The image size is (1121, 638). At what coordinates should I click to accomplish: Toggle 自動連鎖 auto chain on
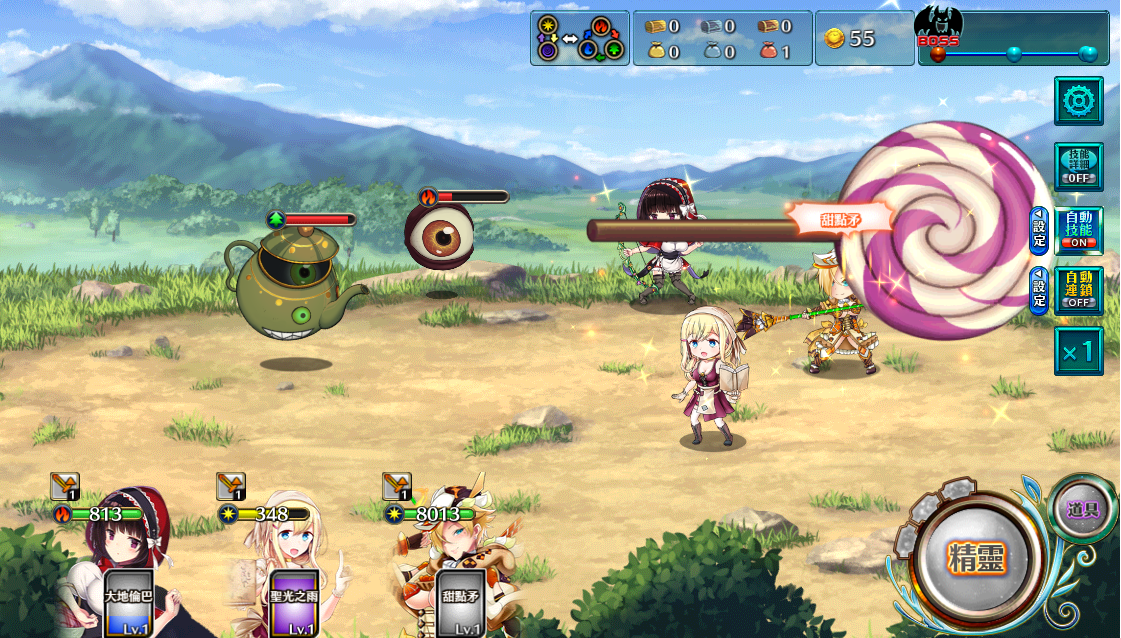coord(1079,290)
